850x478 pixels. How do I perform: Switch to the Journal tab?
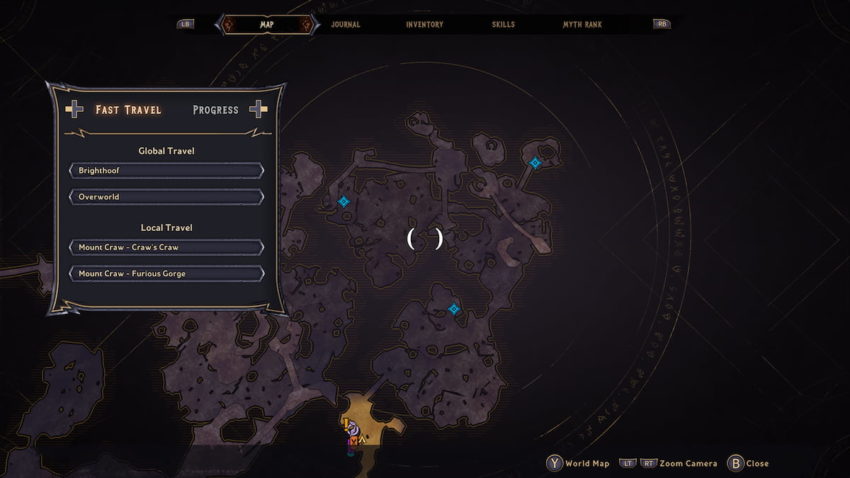pos(345,24)
